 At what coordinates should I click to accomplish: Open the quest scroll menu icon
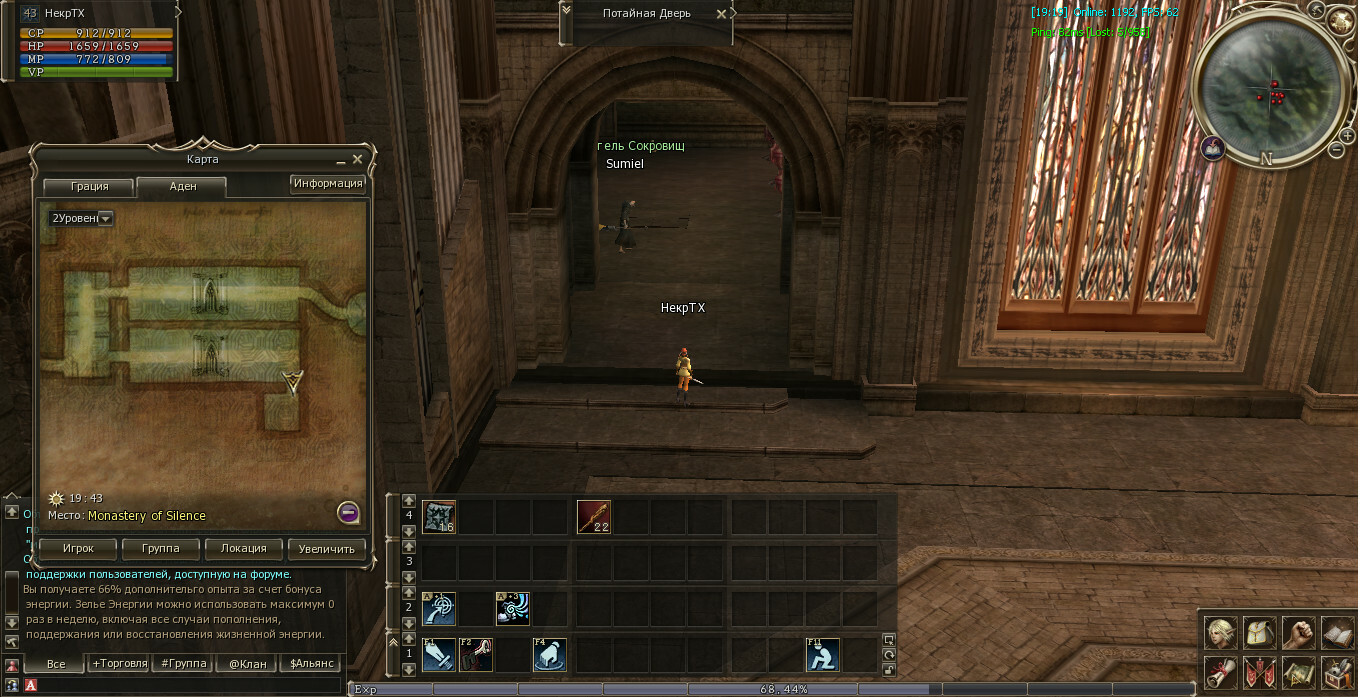click(1221, 672)
